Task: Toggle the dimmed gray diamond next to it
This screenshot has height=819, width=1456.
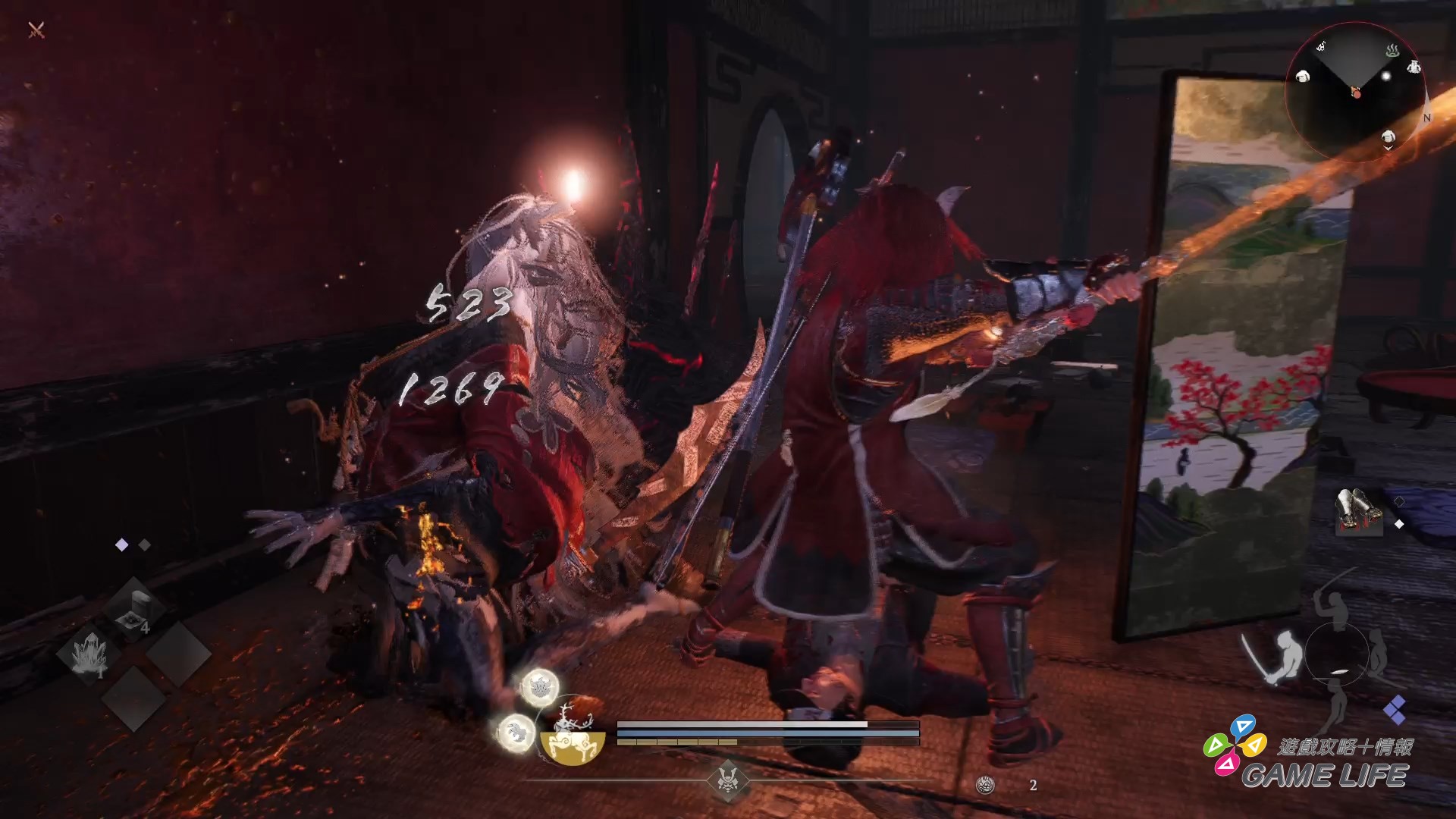Action: [144, 544]
